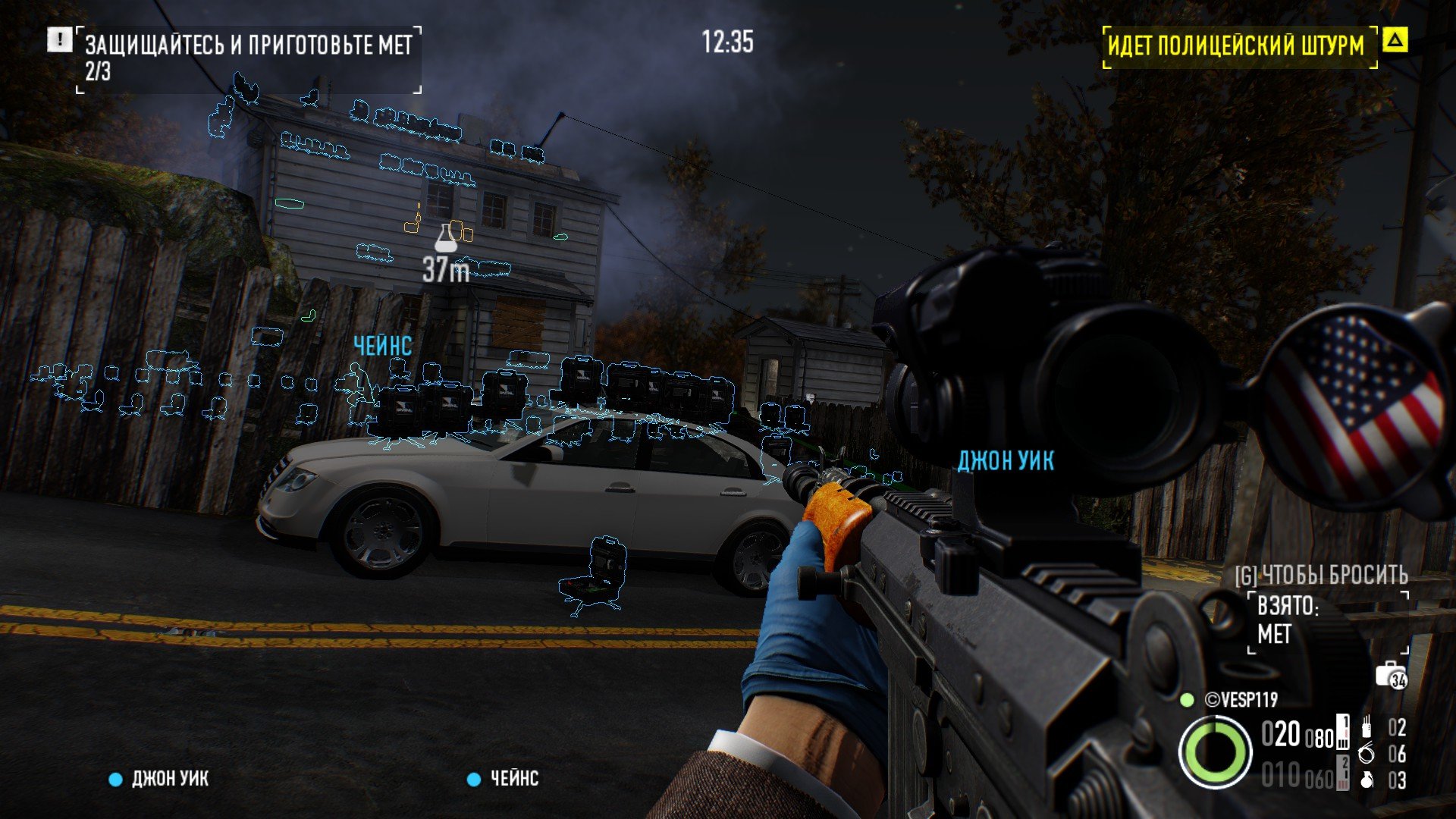
Task: Select the grenade icon
Action: [1366, 780]
